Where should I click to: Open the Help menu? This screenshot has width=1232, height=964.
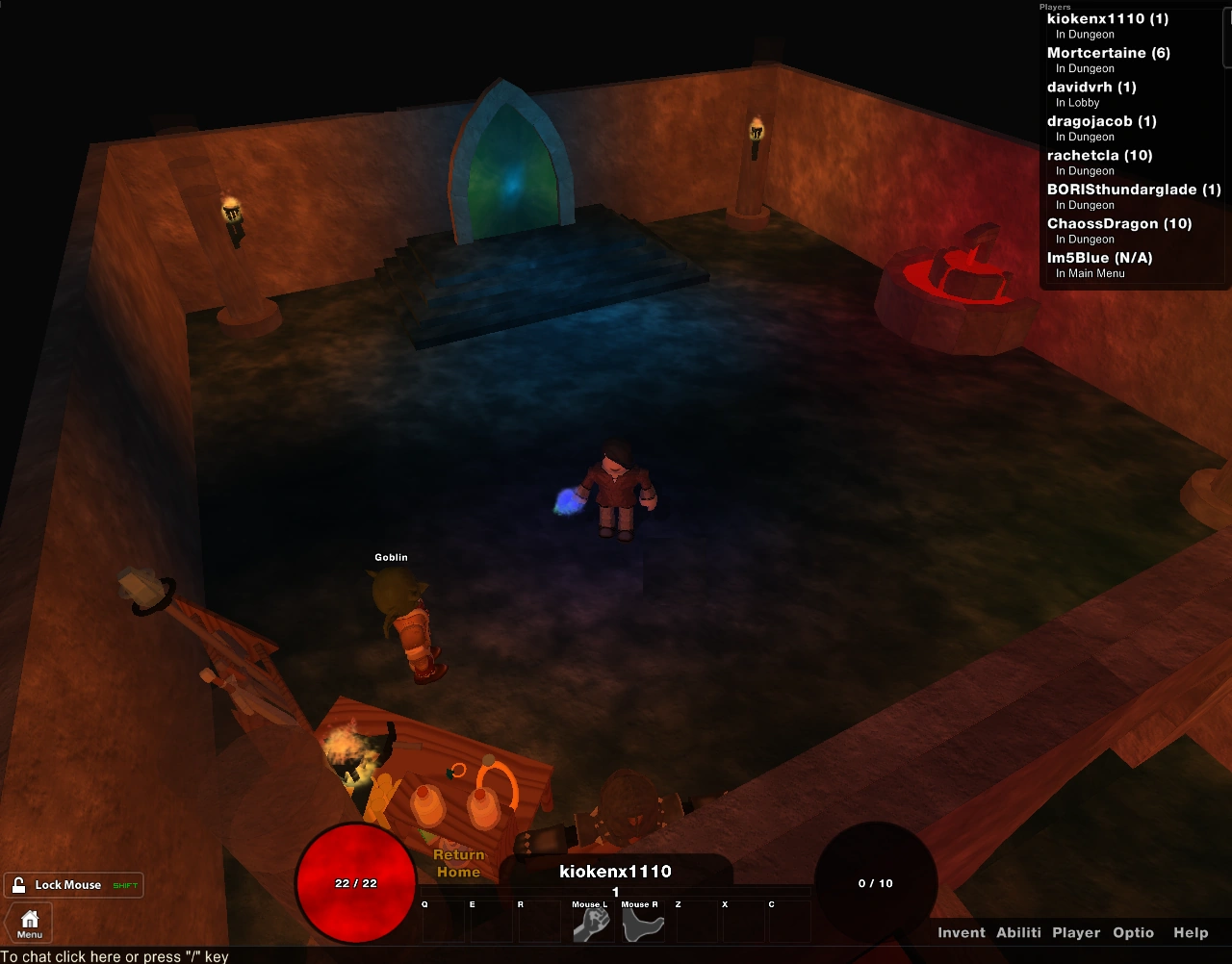click(x=1191, y=932)
